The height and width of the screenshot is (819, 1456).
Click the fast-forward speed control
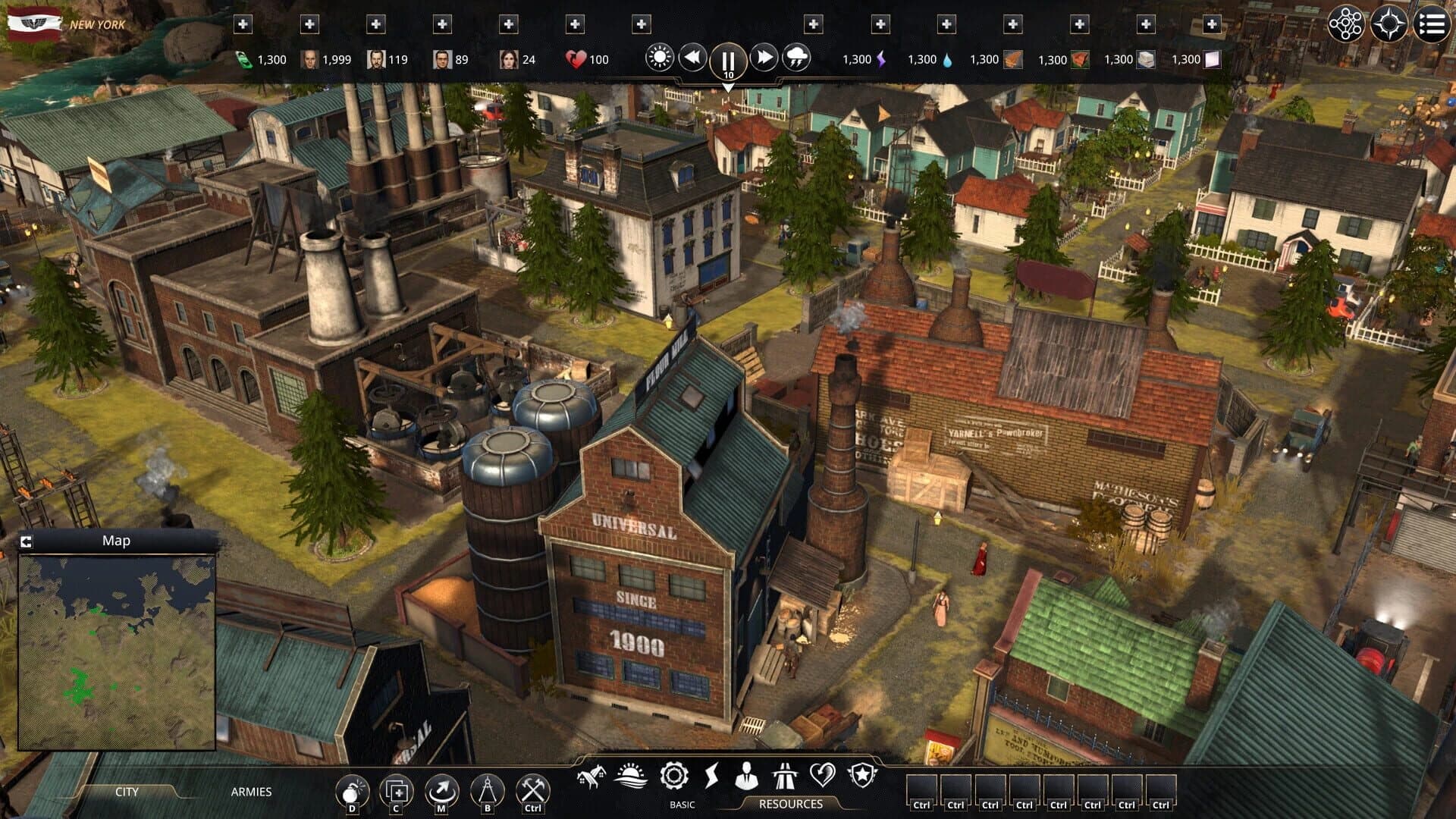click(765, 55)
